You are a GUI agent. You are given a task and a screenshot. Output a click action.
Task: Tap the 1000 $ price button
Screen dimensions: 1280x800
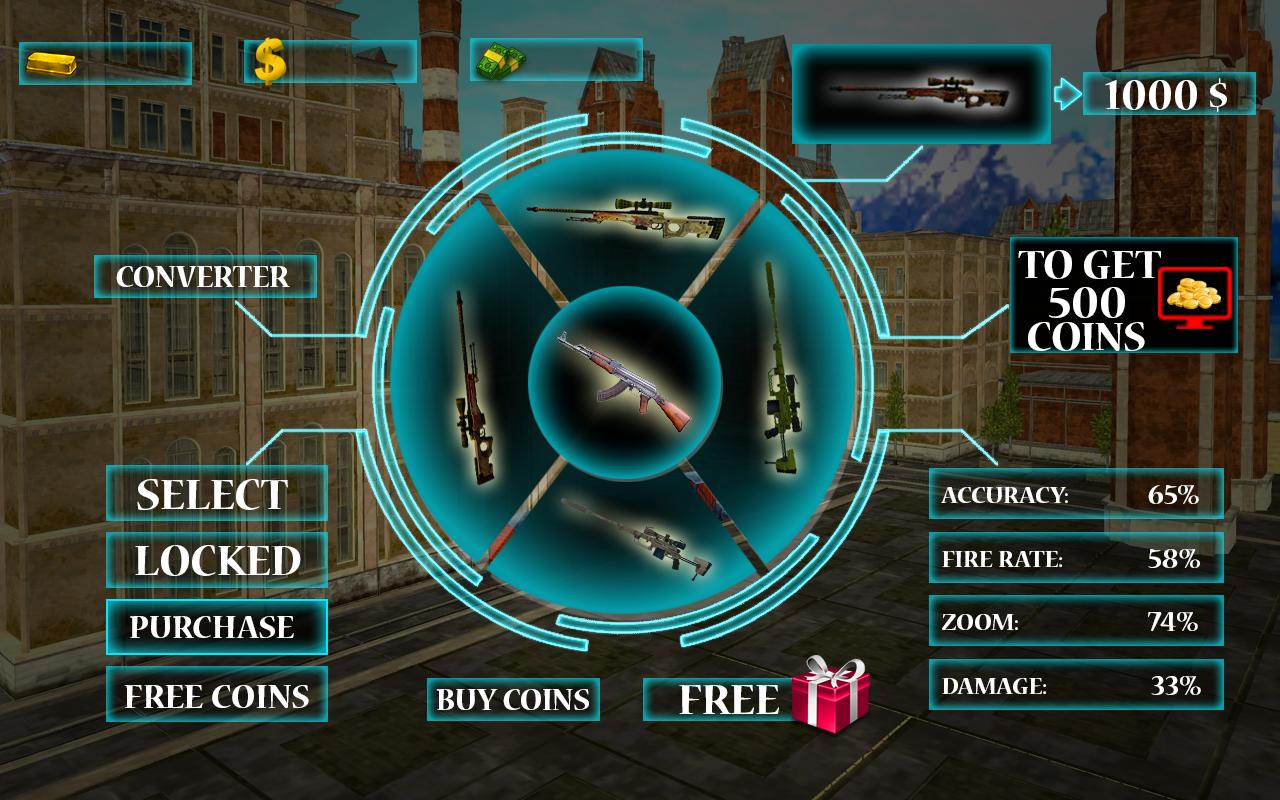point(1168,94)
